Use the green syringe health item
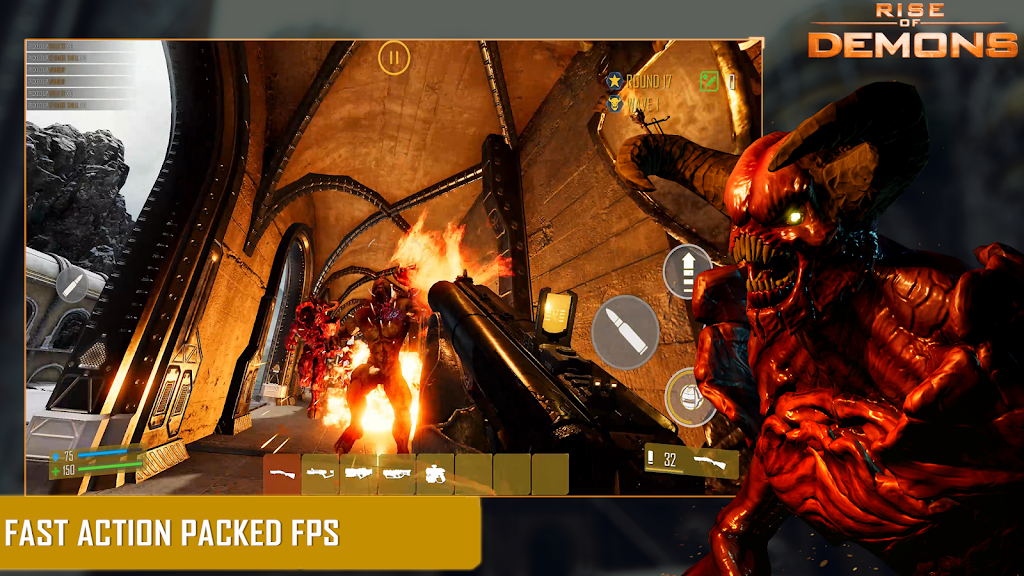The height and width of the screenshot is (576, 1024). [x=709, y=81]
